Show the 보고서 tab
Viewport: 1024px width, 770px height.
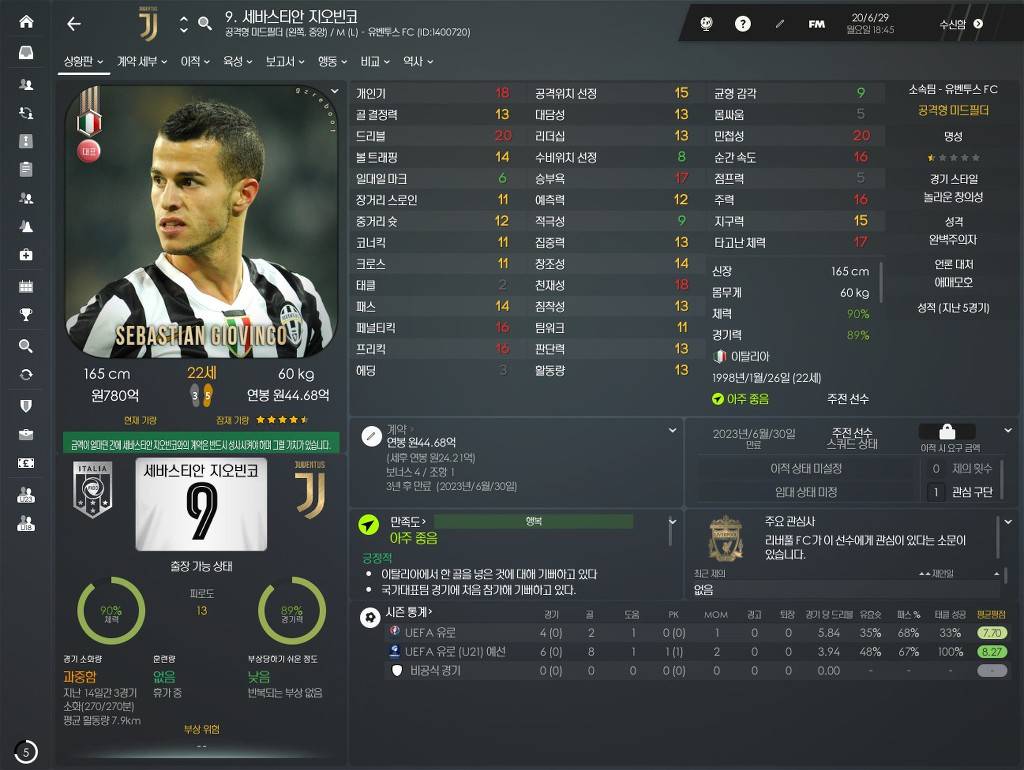(x=285, y=62)
